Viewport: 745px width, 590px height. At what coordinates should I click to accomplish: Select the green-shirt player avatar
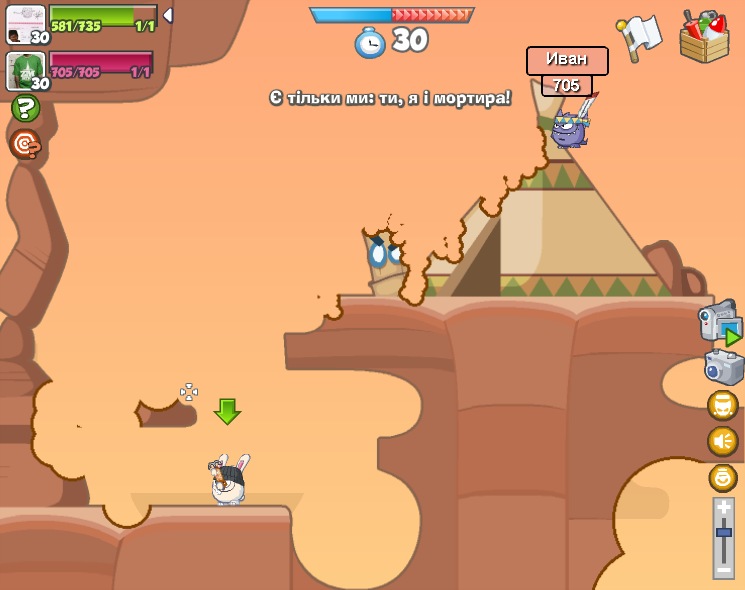point(26,71)
